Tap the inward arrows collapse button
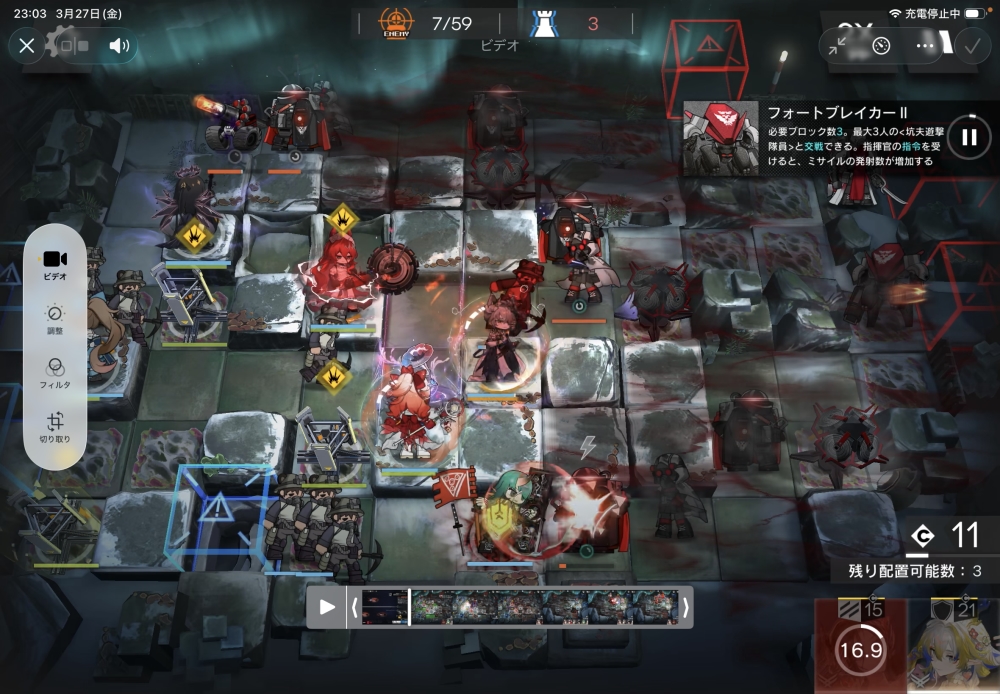The width and height of the screenshot is (1000, 694). point(838,45)
